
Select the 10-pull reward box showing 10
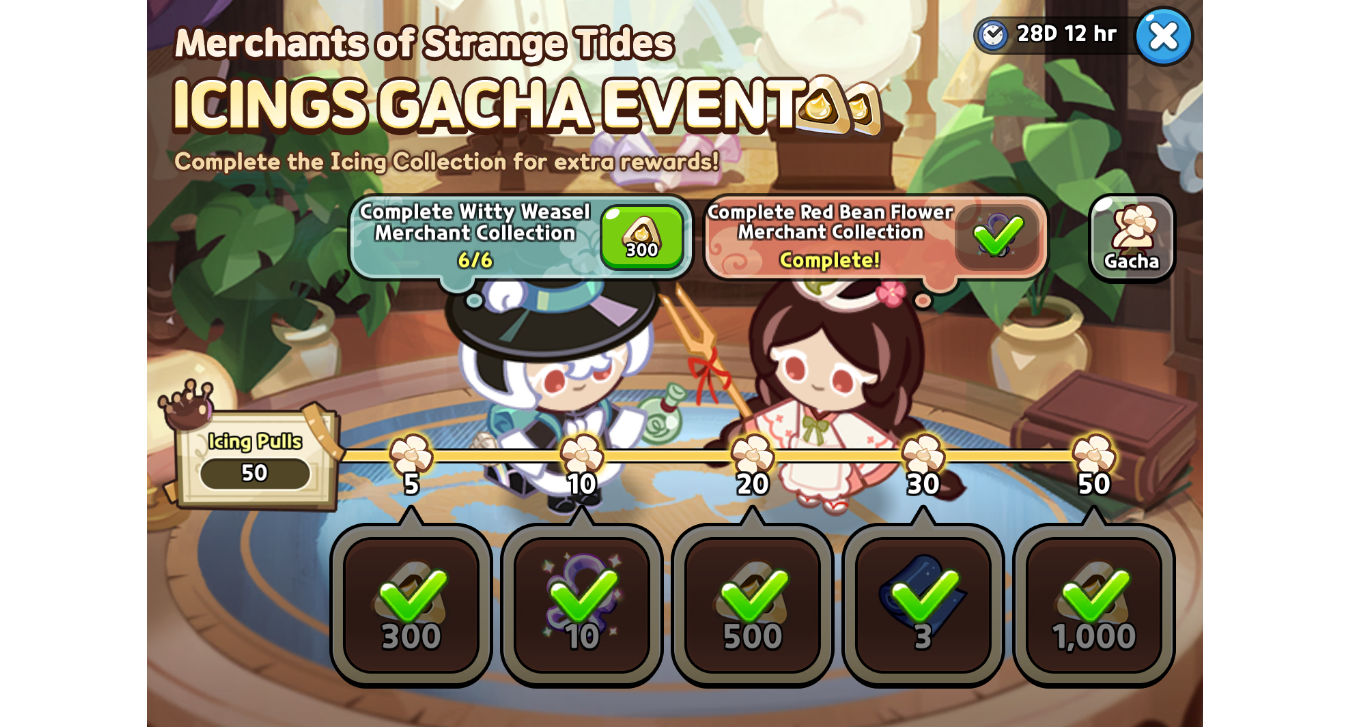tap(582, 604)
